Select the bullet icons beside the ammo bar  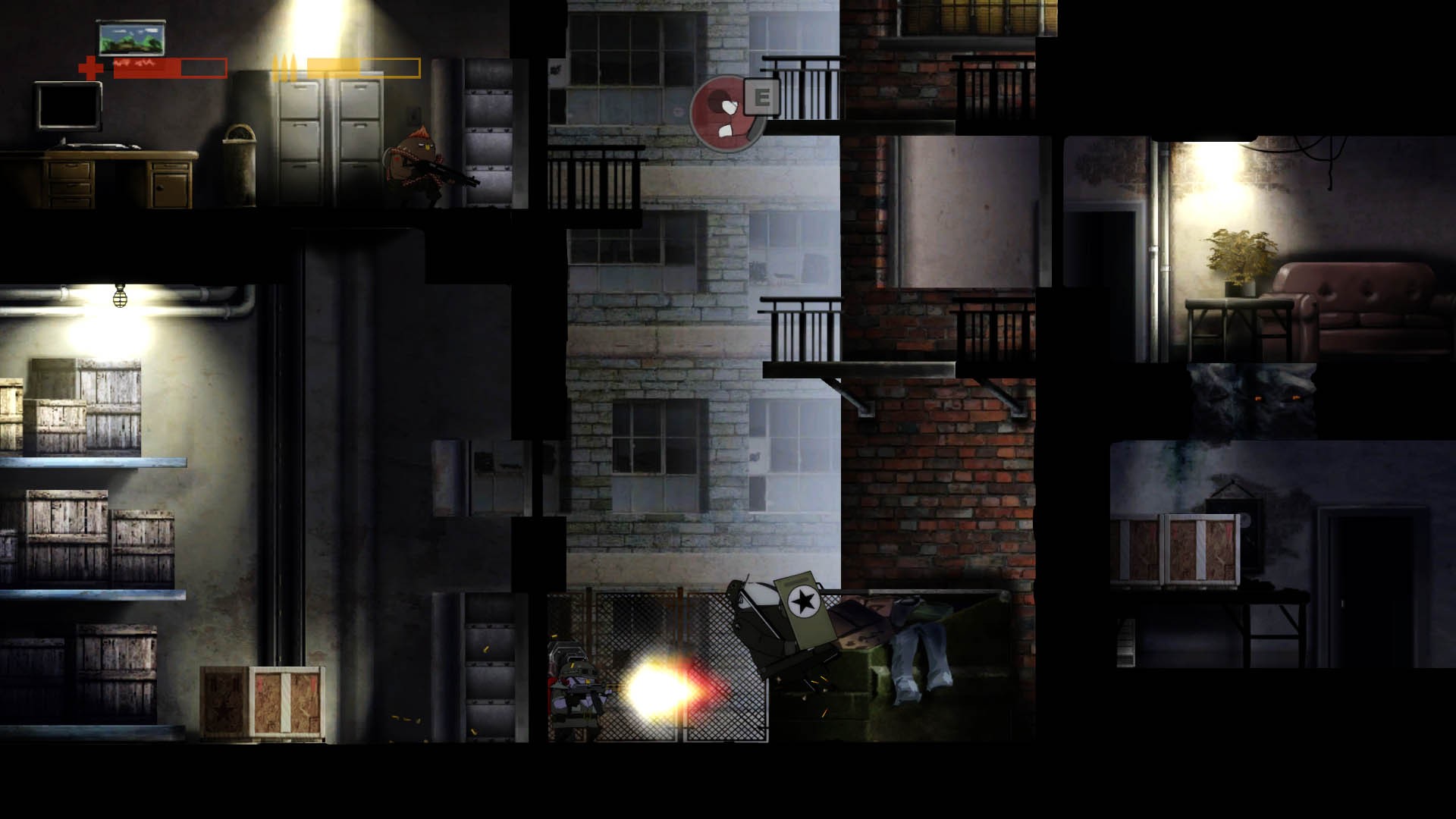pos(285,68)
